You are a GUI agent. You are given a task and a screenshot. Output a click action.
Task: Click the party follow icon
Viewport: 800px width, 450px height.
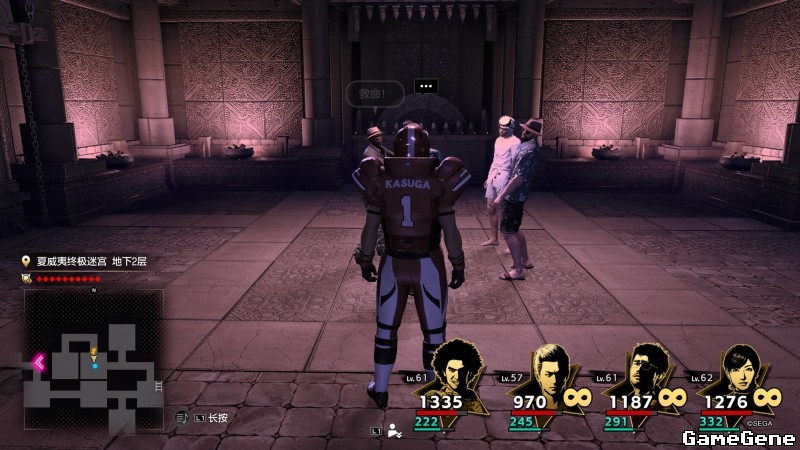[395, 431]
